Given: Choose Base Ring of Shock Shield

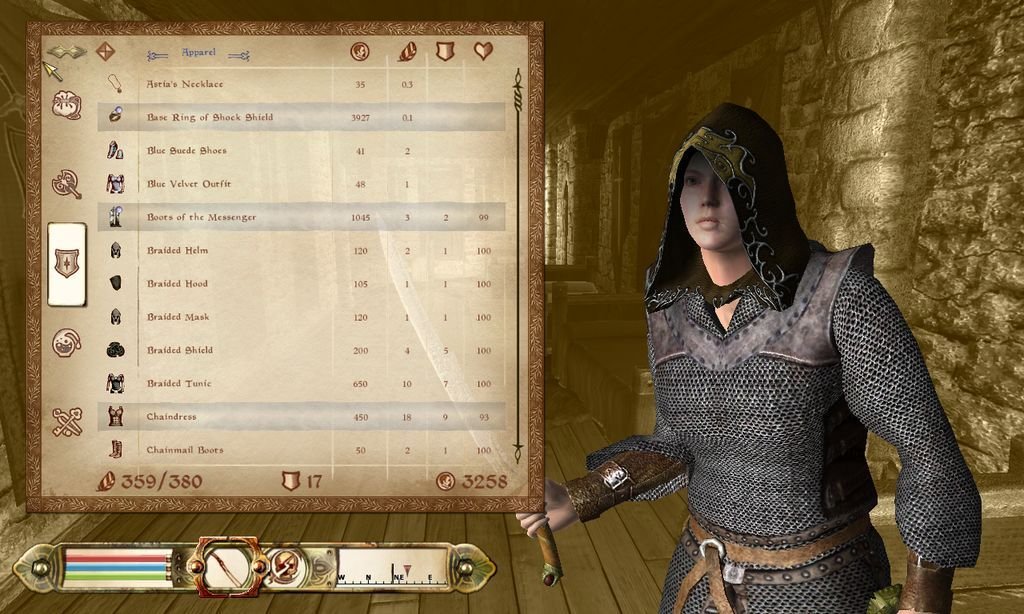Looking at the screenshot, I should [210, 117].
